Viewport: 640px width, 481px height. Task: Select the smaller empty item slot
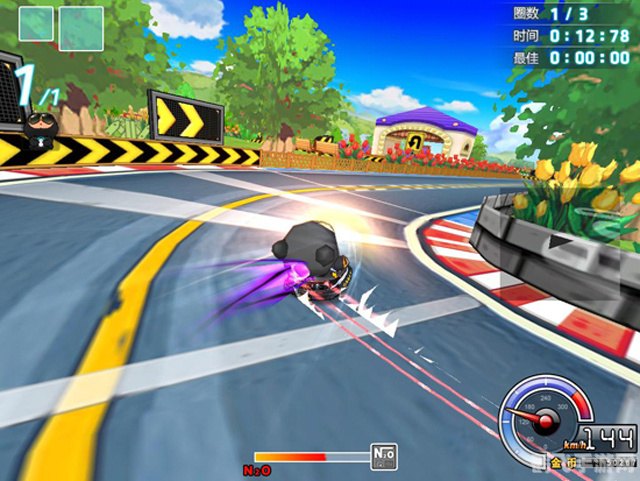pyautogui.click(x=36, y=24)
